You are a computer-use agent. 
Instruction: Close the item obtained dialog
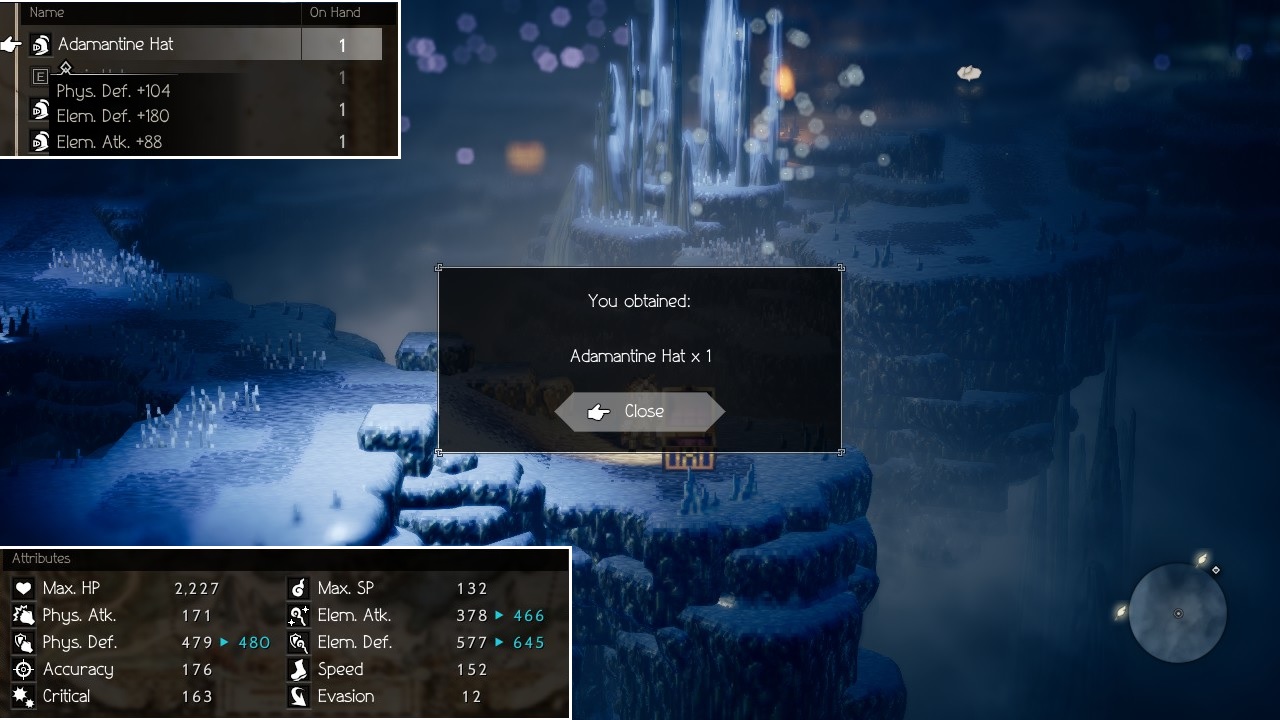click(x=640, y=411)
